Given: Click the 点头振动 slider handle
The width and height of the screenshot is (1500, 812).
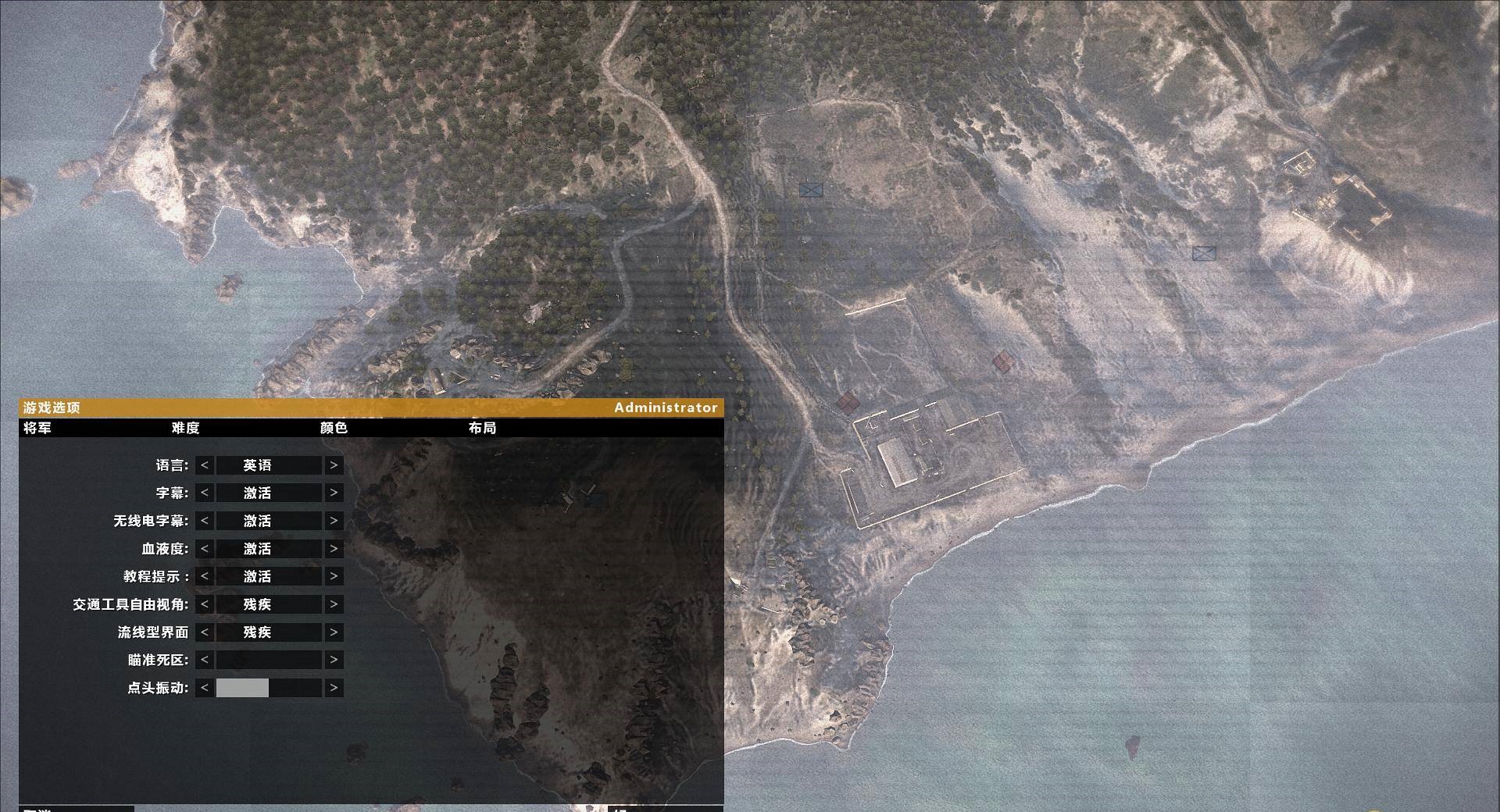Looking at the screenshot, I should coord(242,688).
